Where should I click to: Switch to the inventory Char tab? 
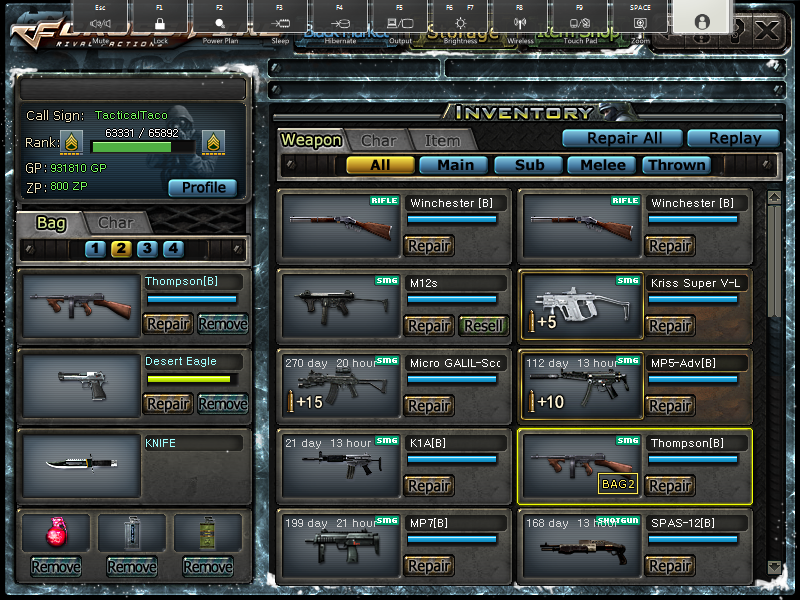tap(379, 141)
